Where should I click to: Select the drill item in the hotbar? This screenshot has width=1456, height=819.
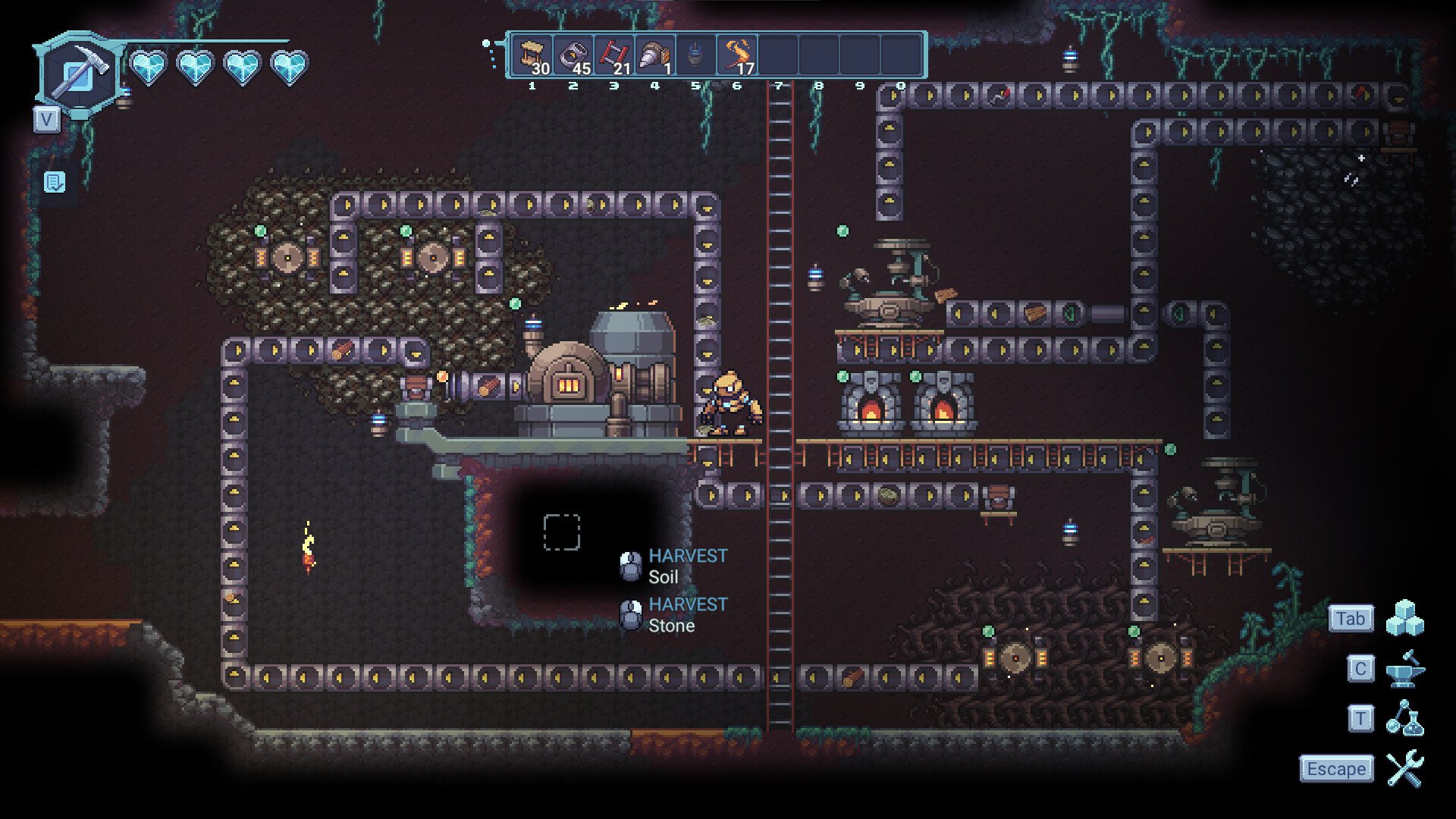(655, 55)
